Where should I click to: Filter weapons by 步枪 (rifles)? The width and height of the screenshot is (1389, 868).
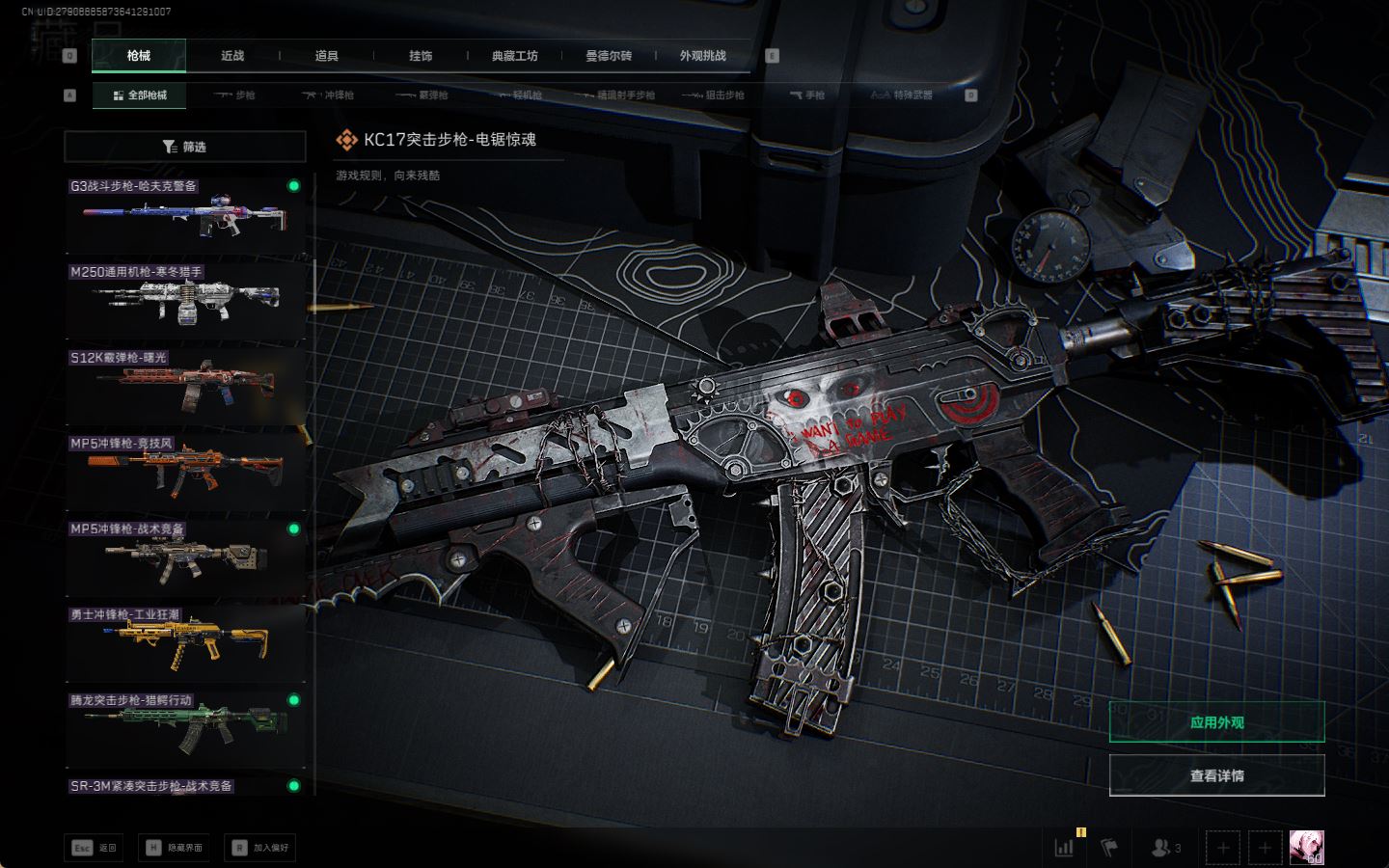(235, 95)
